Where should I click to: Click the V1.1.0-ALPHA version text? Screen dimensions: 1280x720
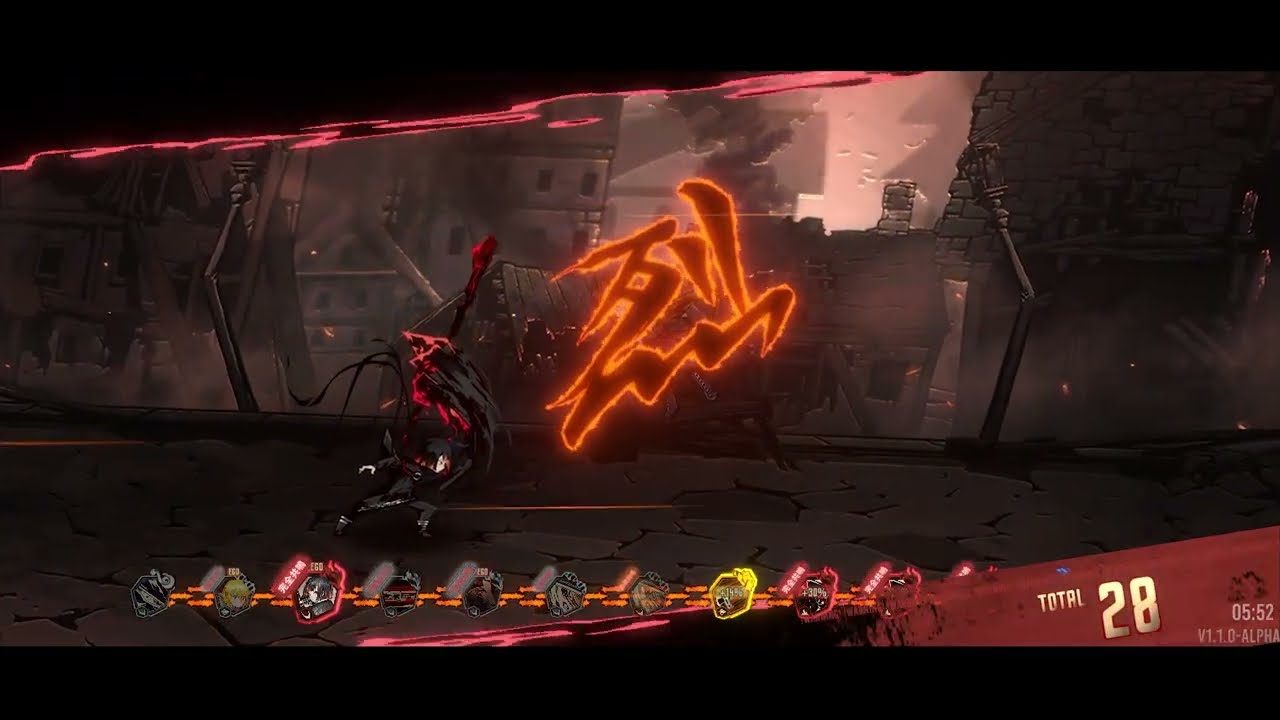tap(1235, 633)
